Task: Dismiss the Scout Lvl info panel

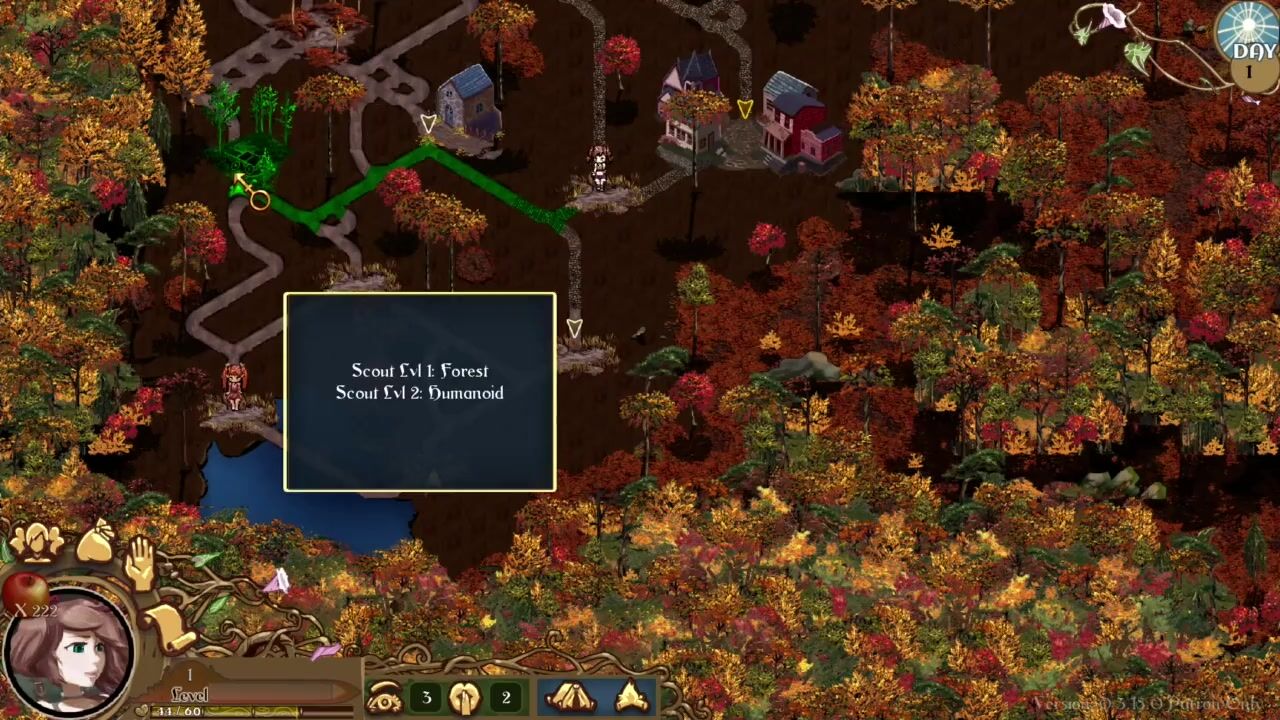Action: tap(420, 391)
